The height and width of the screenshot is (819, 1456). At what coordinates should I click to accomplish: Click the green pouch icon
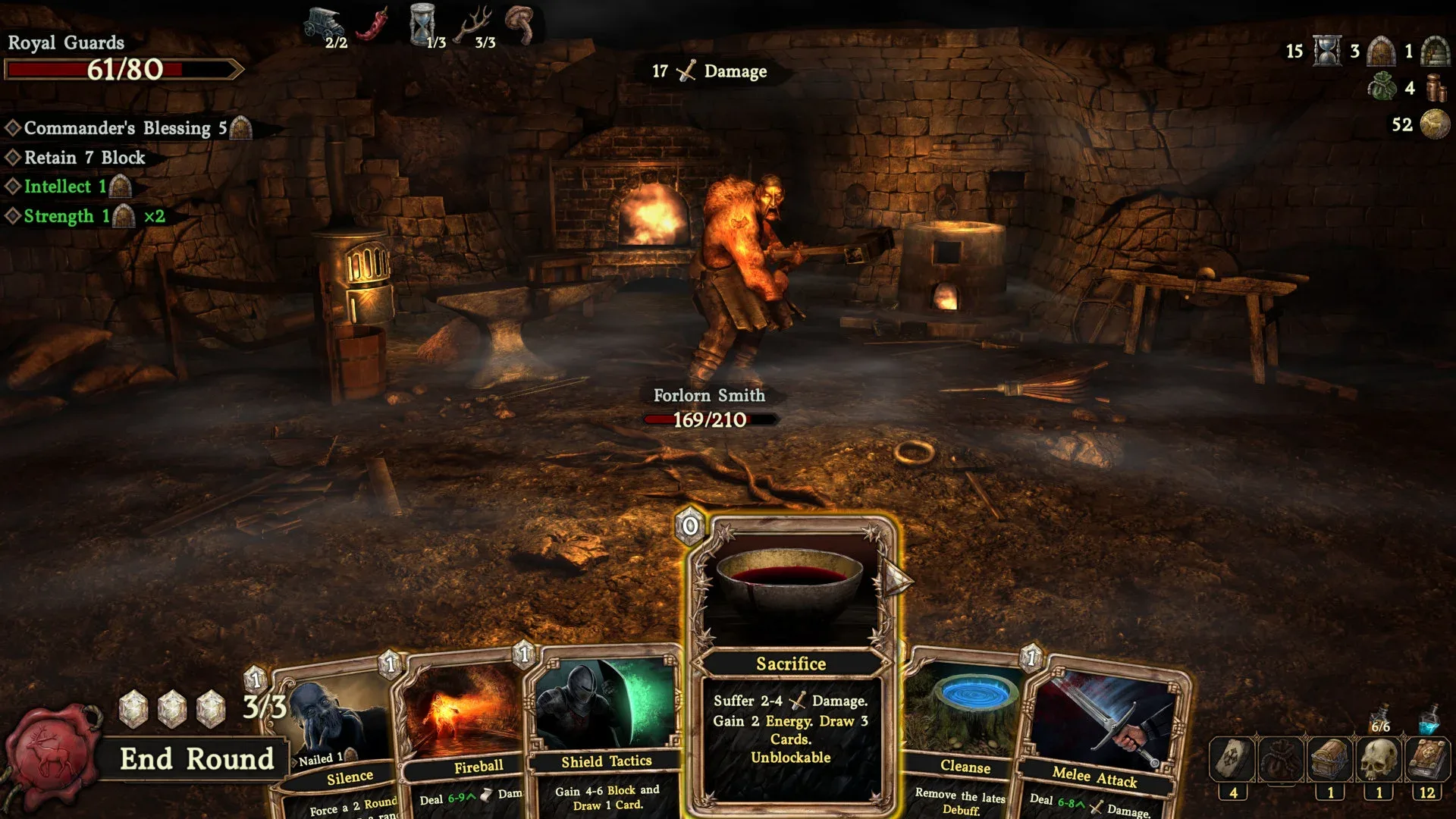[x=1382, y=87]
